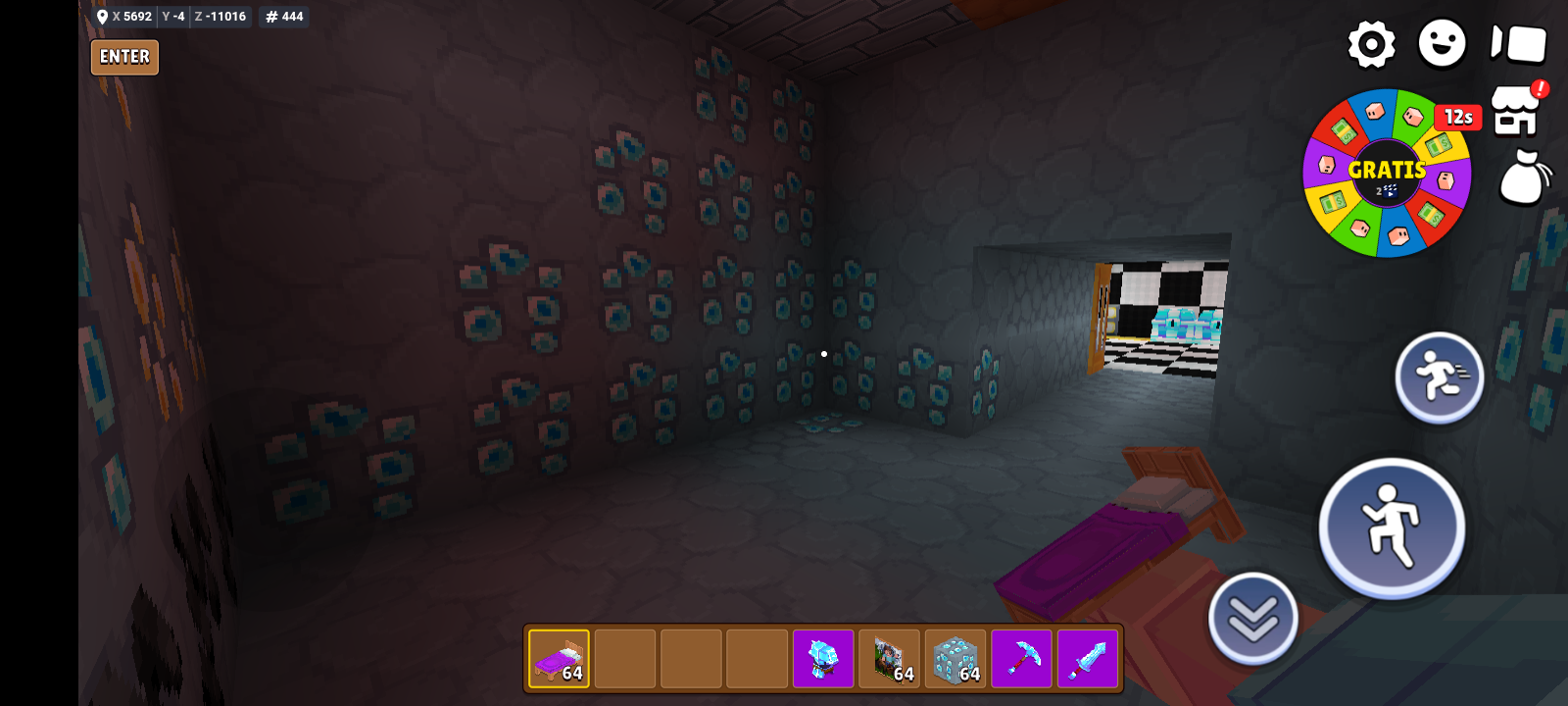Equip the diamond pickaxe from hotbar

(x=1021, y=658)
